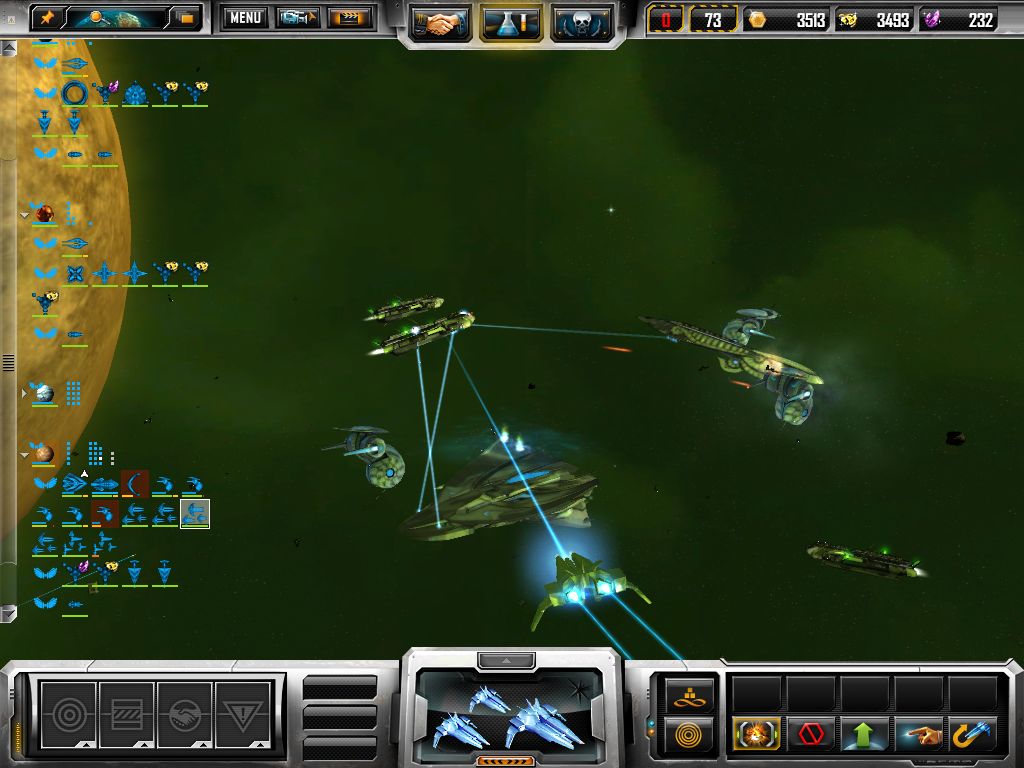Activate the pointing hand command icon
Viewport: 1024px width, 768px height.
pos(919,735)
